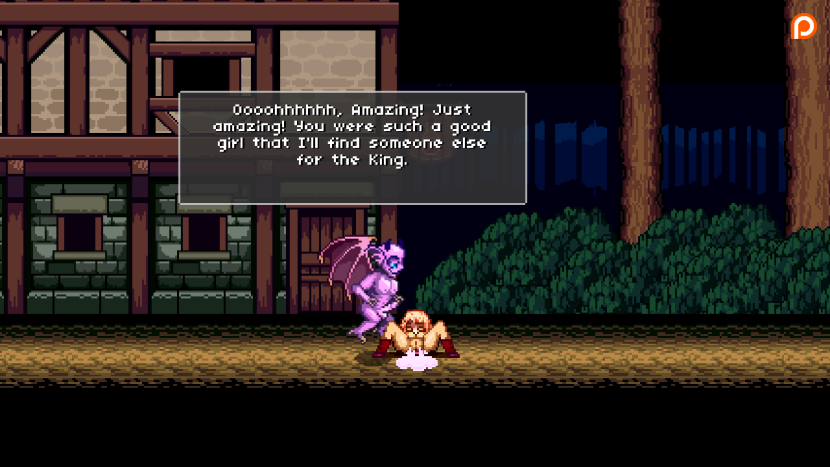The width and height of the screenshot is (830, 467).
Task: Advance the dialogue text box
Action: [x=352, y=147]
